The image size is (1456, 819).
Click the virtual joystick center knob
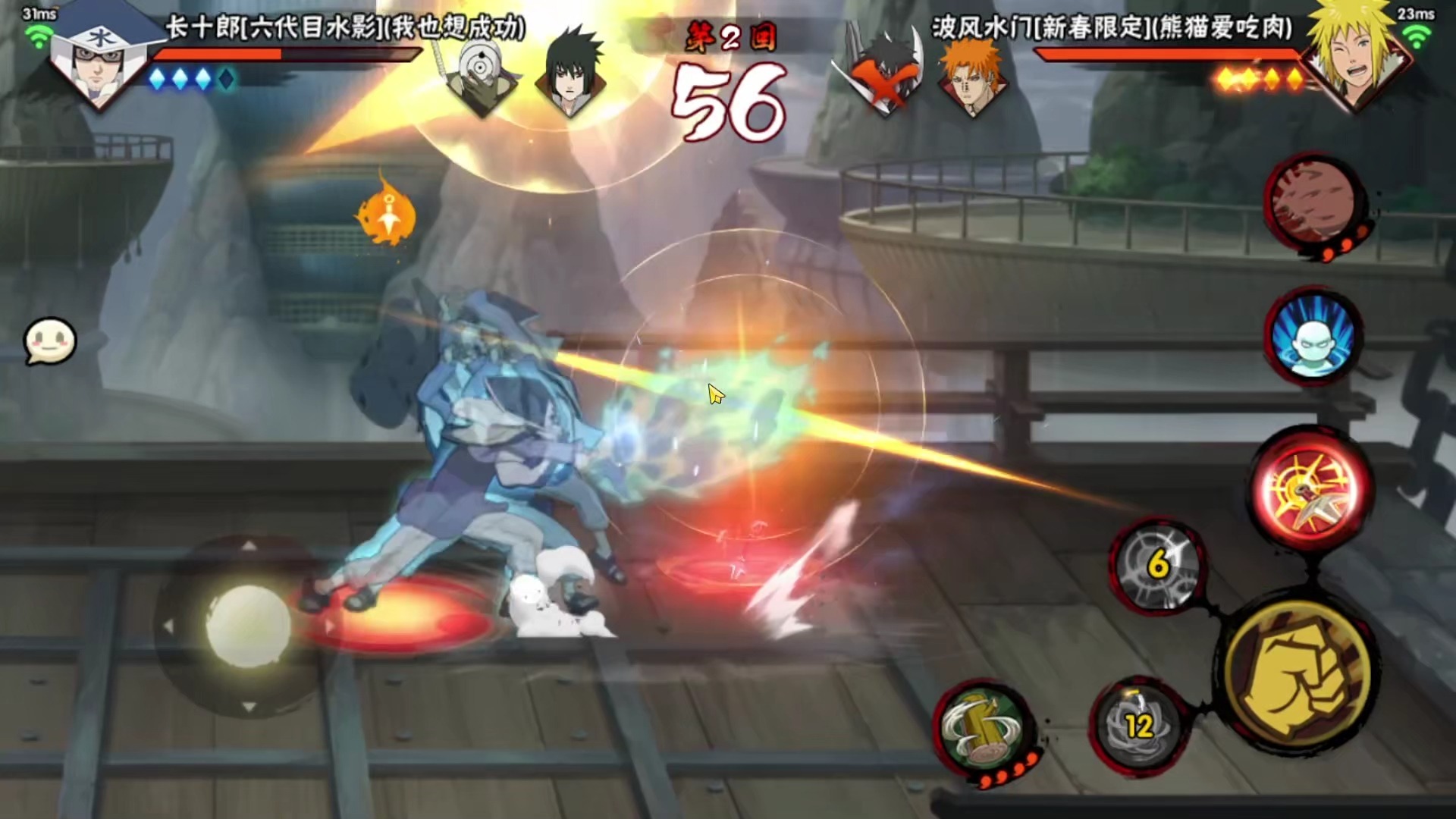(x=248, y=626)
